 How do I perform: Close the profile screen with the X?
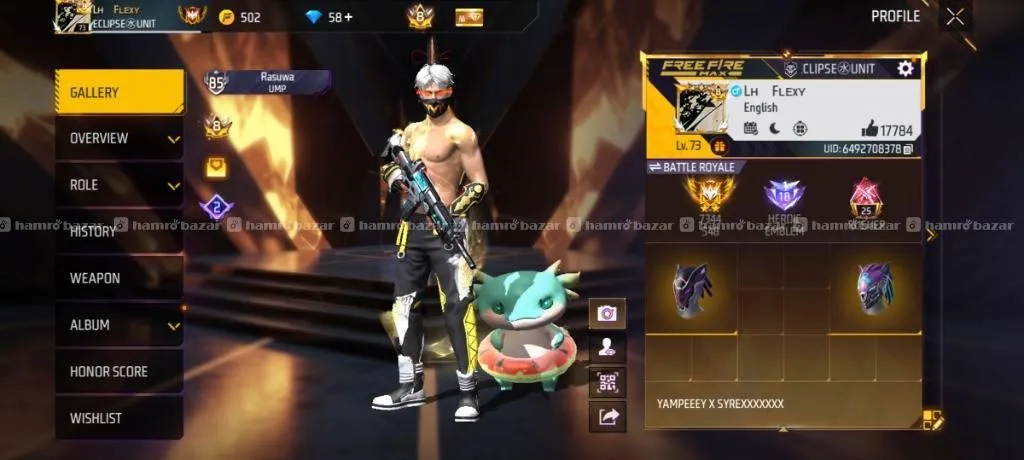click(x=956, y=16)
